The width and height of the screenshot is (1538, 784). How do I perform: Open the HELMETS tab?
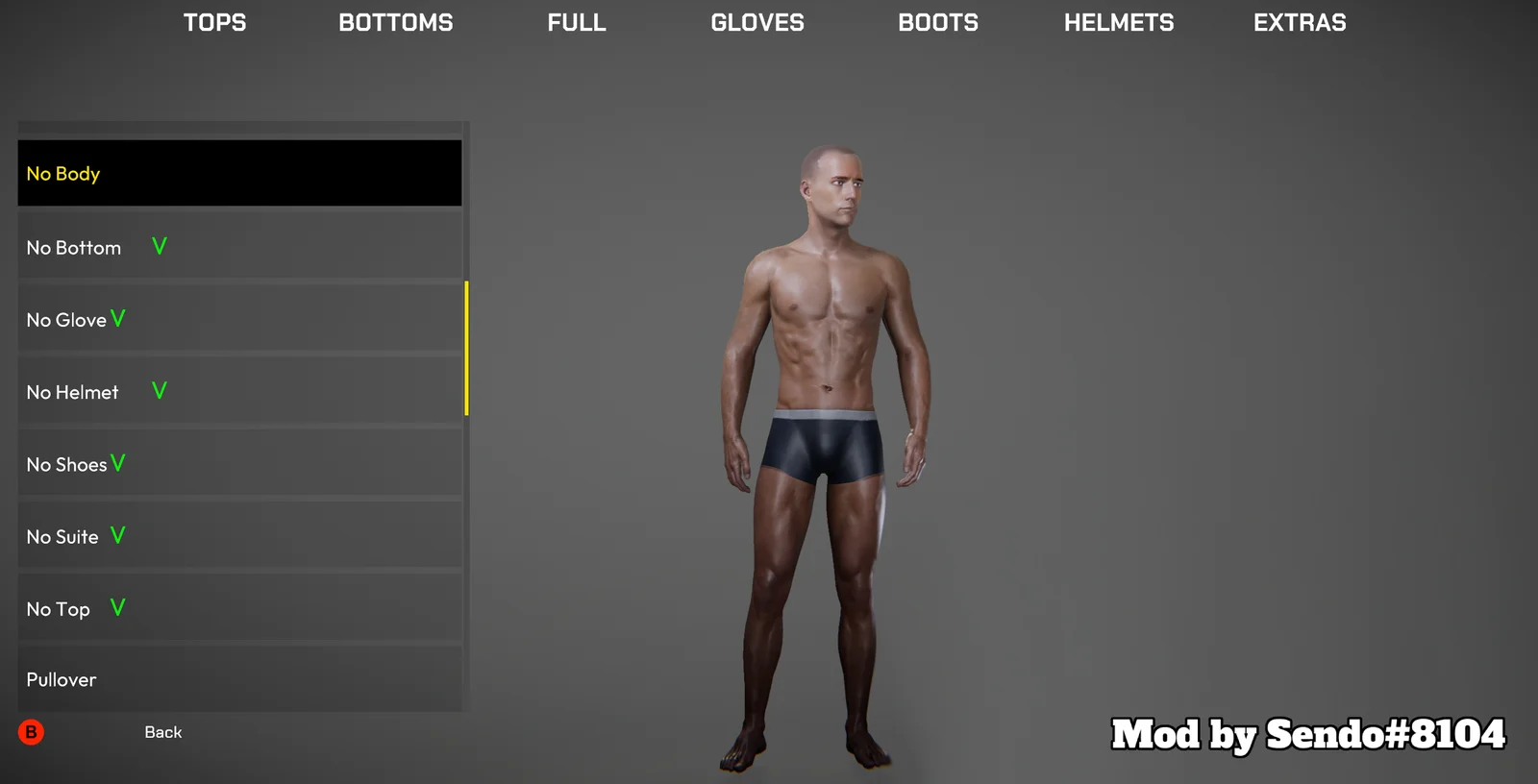click(x=1119, y=22)
